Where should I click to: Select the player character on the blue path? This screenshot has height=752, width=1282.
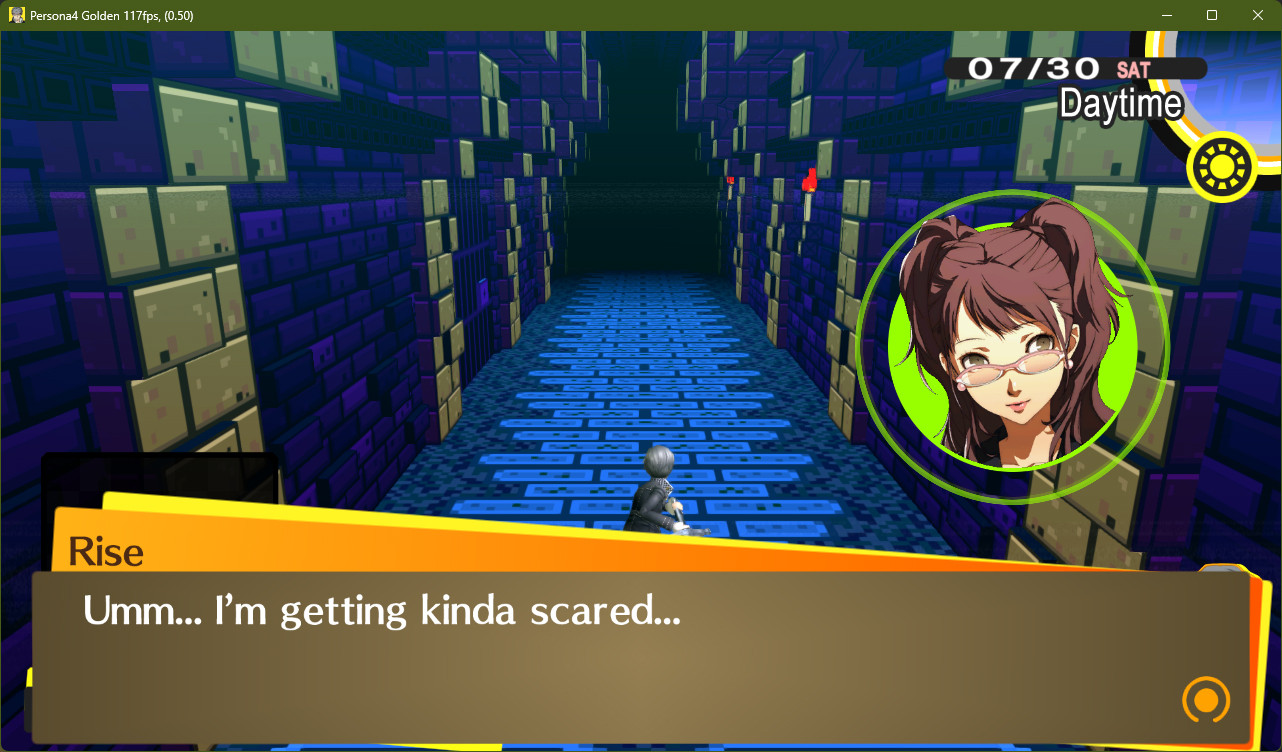coord(660,490)
